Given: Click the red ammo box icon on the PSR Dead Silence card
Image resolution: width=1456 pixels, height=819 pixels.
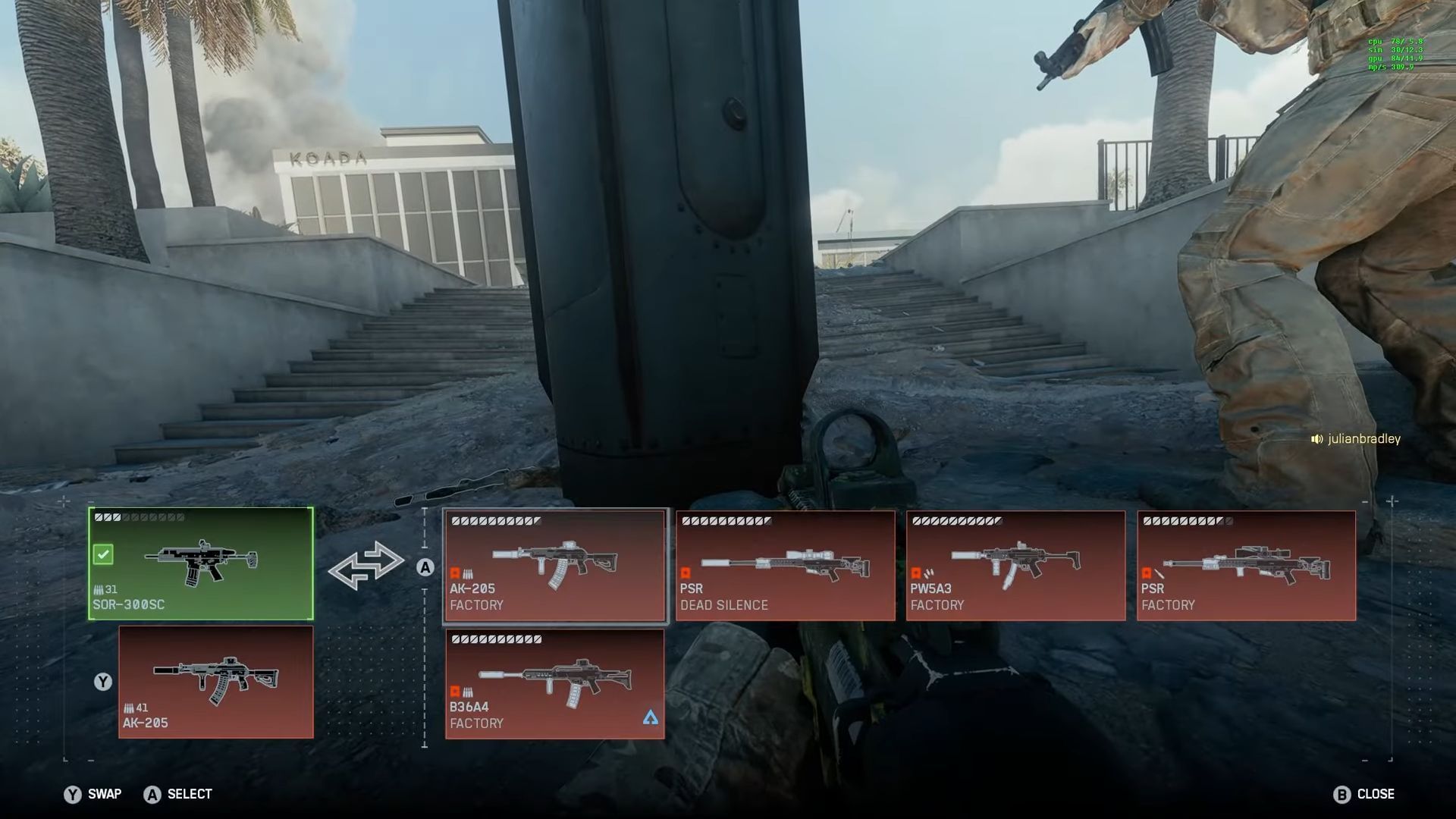Looking at the screenshot, I should [686, 573].
